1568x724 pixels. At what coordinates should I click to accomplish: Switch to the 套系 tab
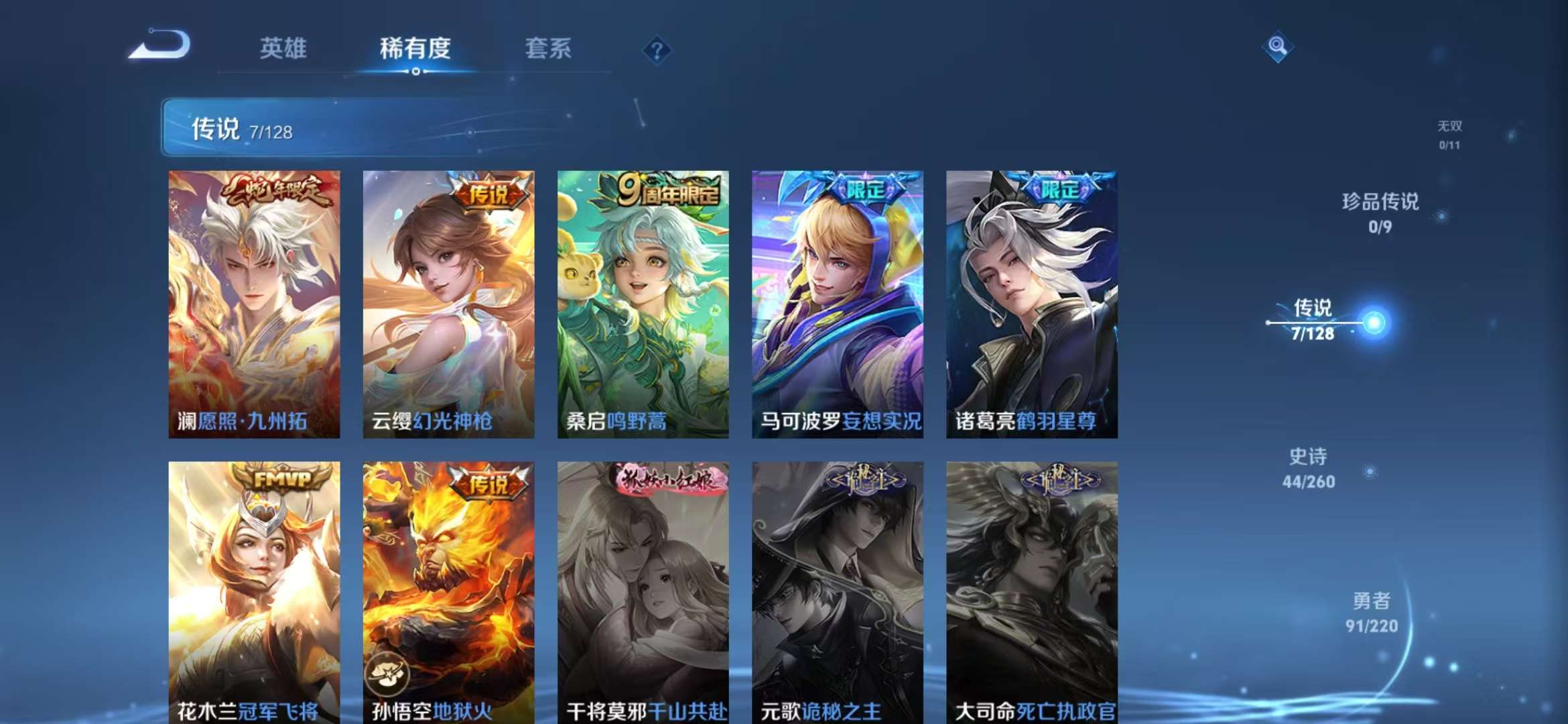pyautogui.click(x=548, y=49)
